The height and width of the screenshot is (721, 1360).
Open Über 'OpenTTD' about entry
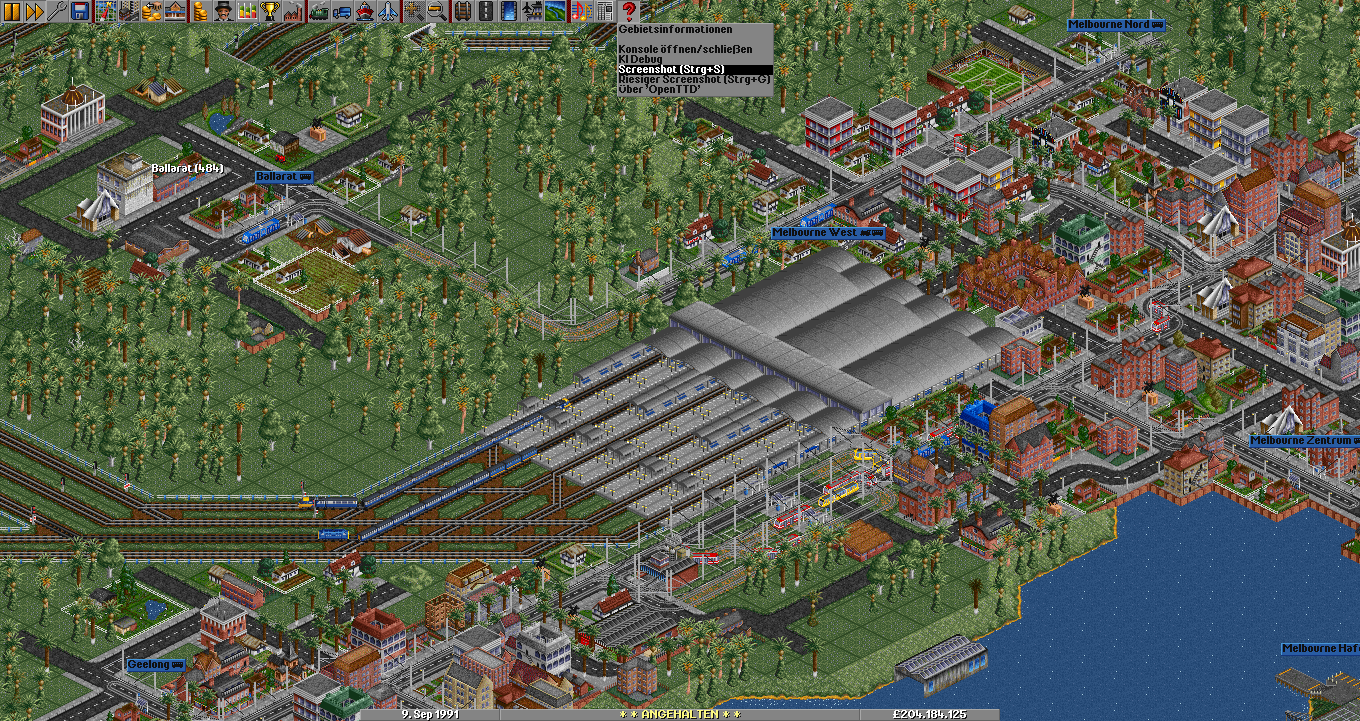(659, 89)
